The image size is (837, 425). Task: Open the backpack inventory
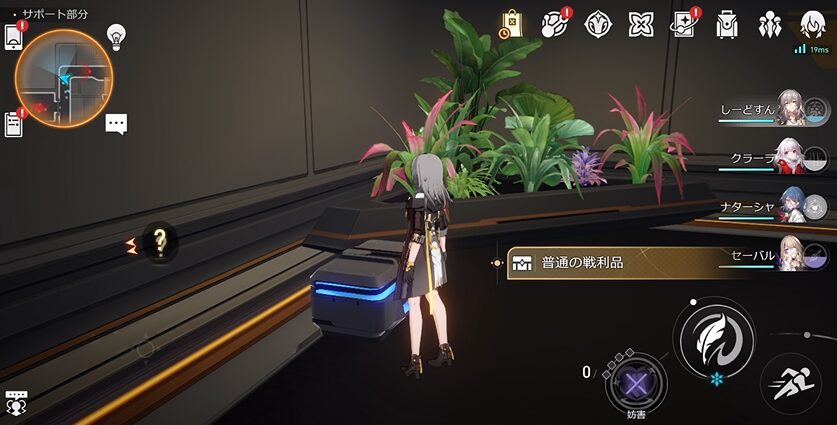pos(727,24)
